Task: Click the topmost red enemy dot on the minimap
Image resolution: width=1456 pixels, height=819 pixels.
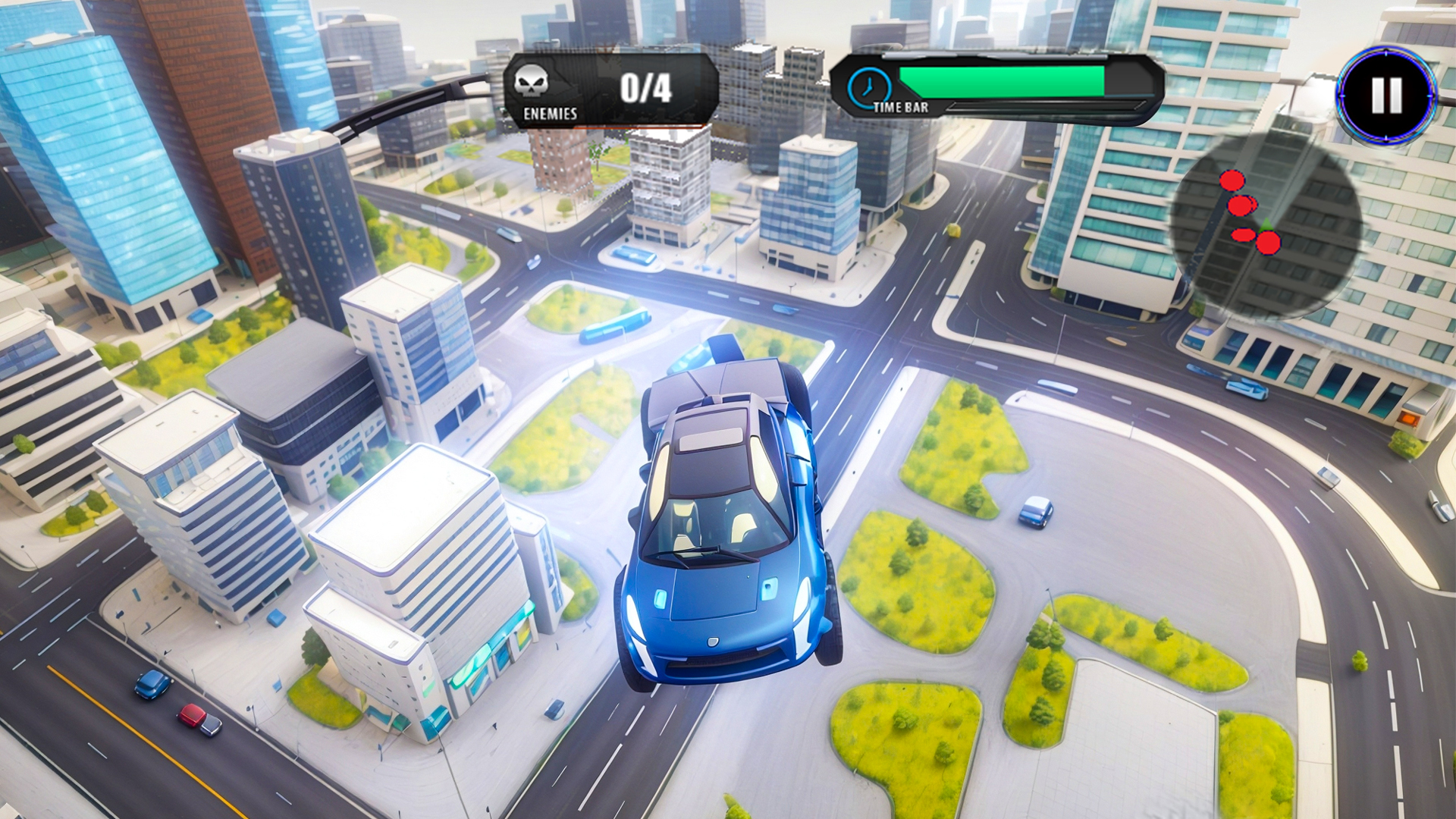Action: click(x=1234, y=180)
